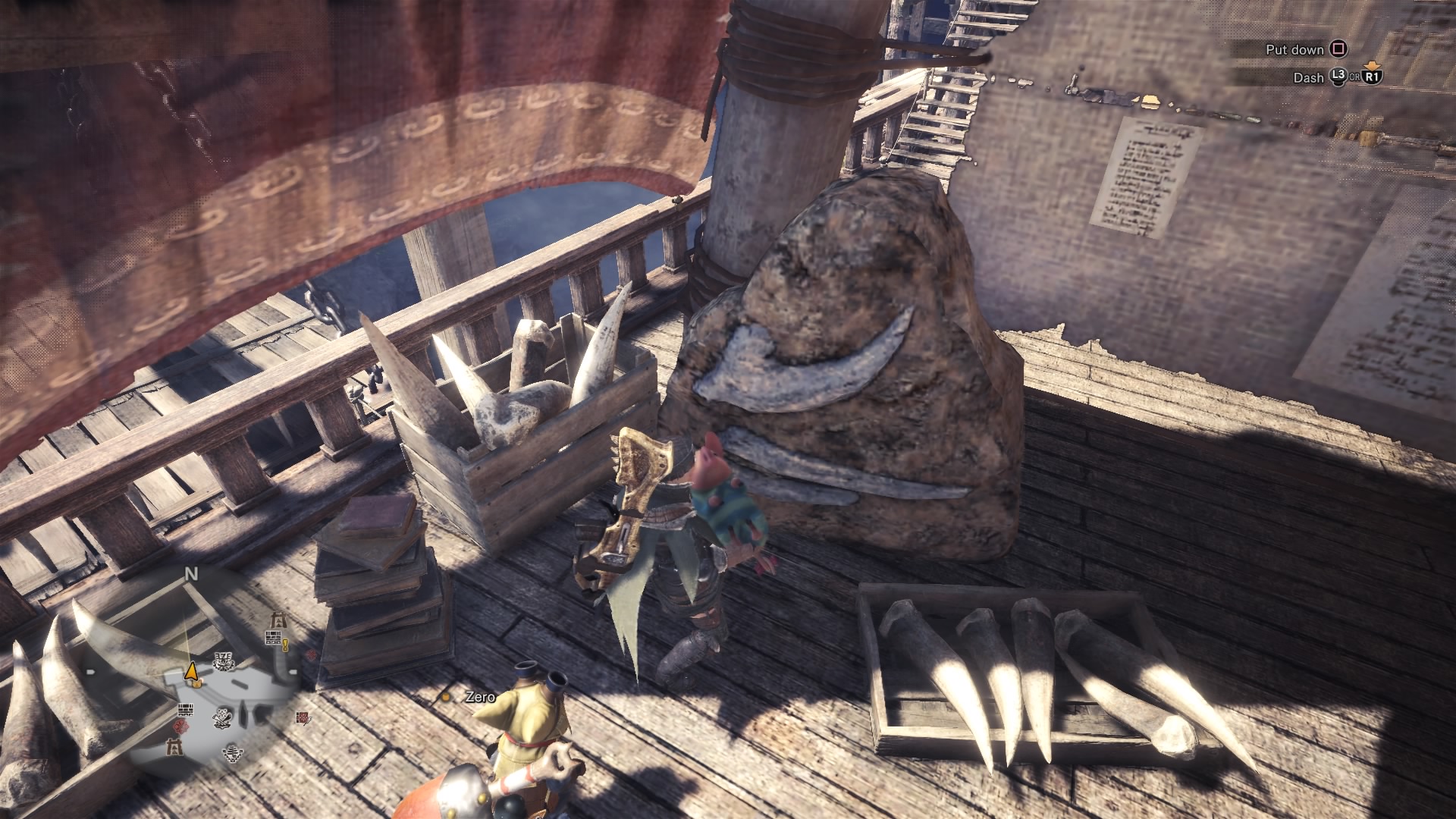Select the orange player arrow on minimap
The width and height of the screenshot is (1456, 819).
tap(192, 671)
